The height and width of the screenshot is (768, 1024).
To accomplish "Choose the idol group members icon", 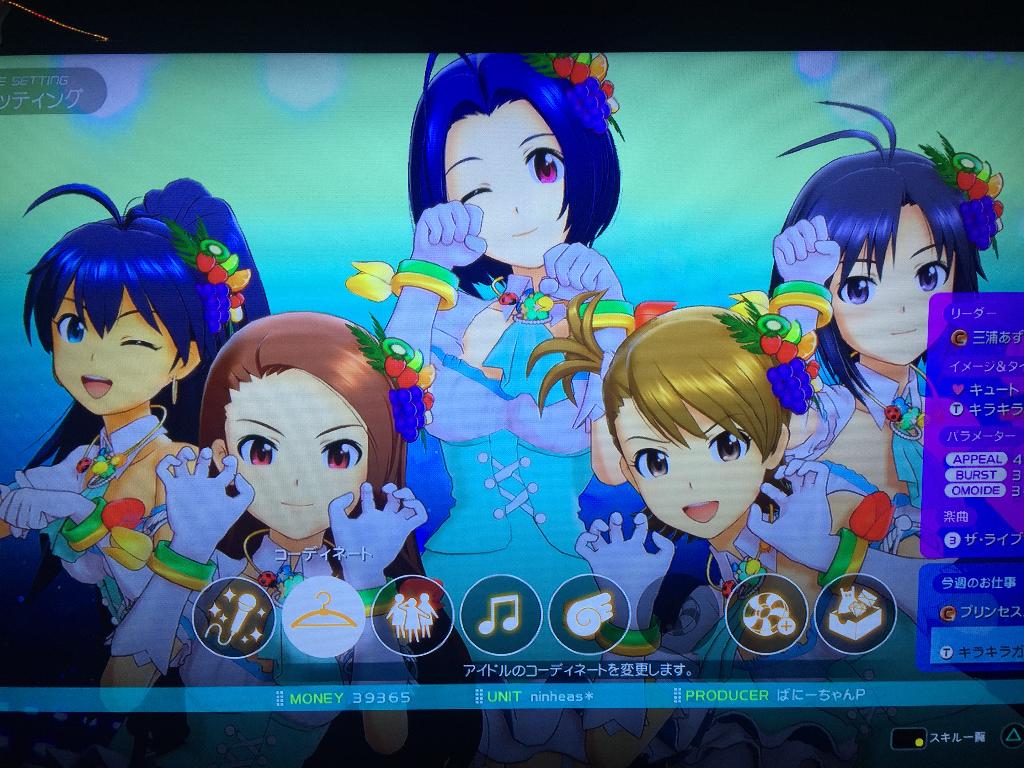I will pos(412,617).
